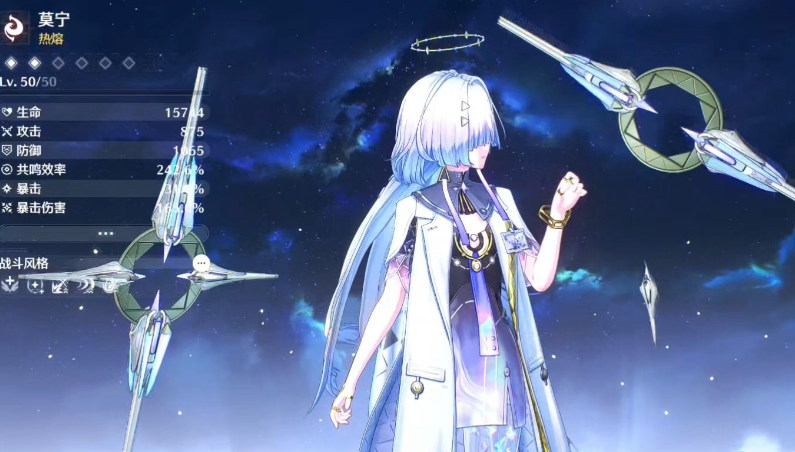The image size is (795, 452).
Task: Expand the full stats list with the ellipsis bar
Action: click(x=104, y=233)
